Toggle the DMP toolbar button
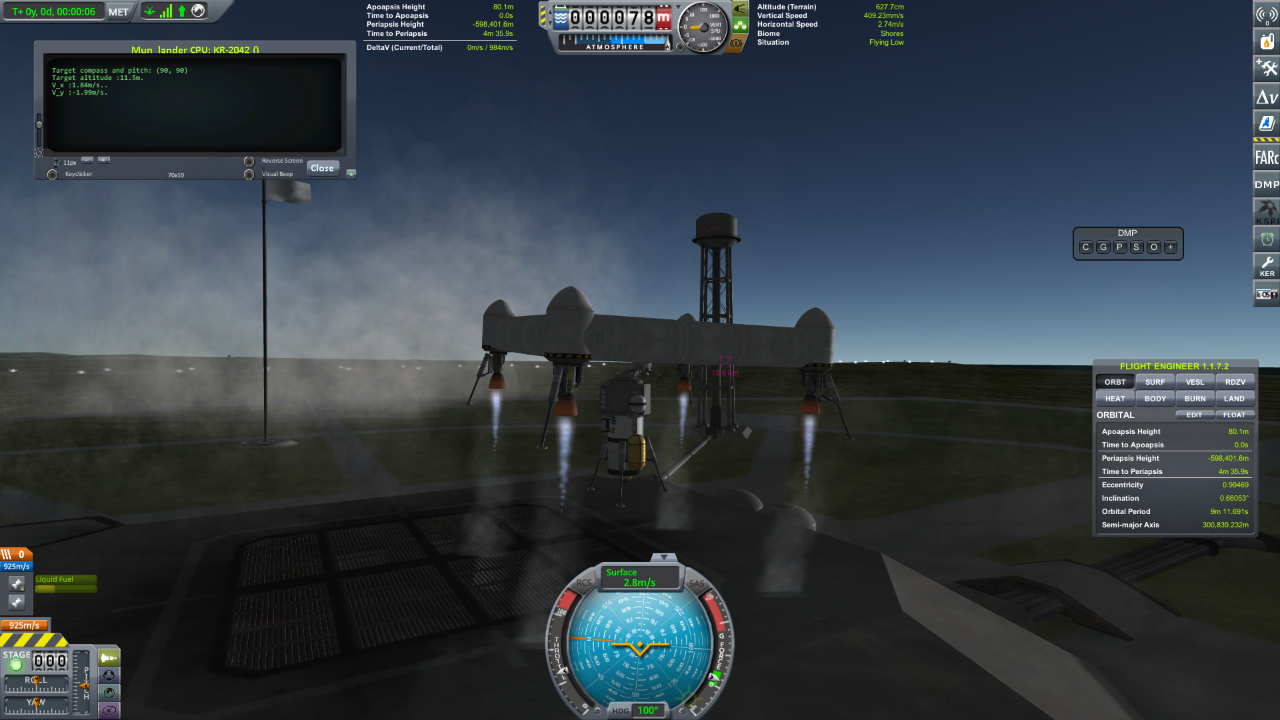This screenshot has width=1280, height=720. coord(1266,184)
